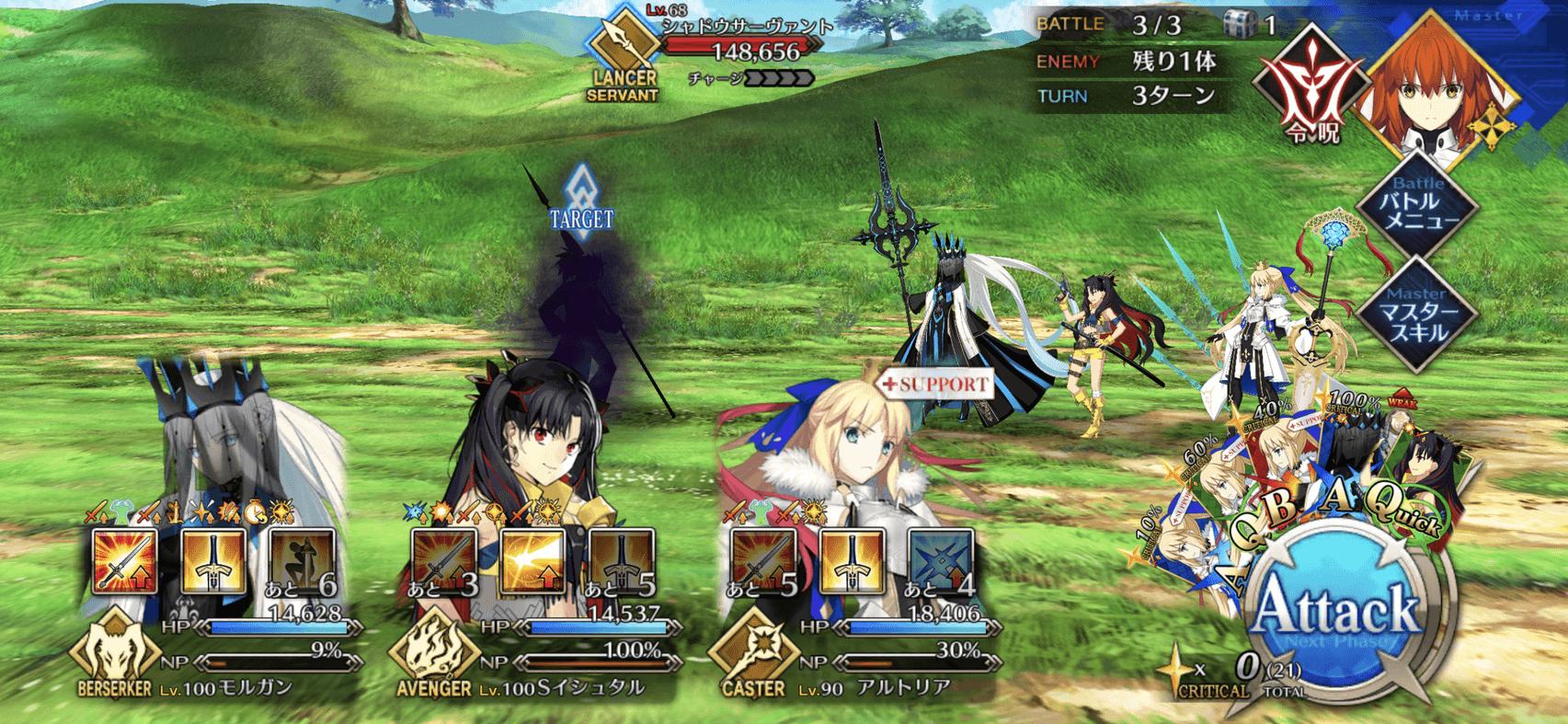
Task: Use Artoria Caster's golden sword skill
Action: [x=852, y=560]
